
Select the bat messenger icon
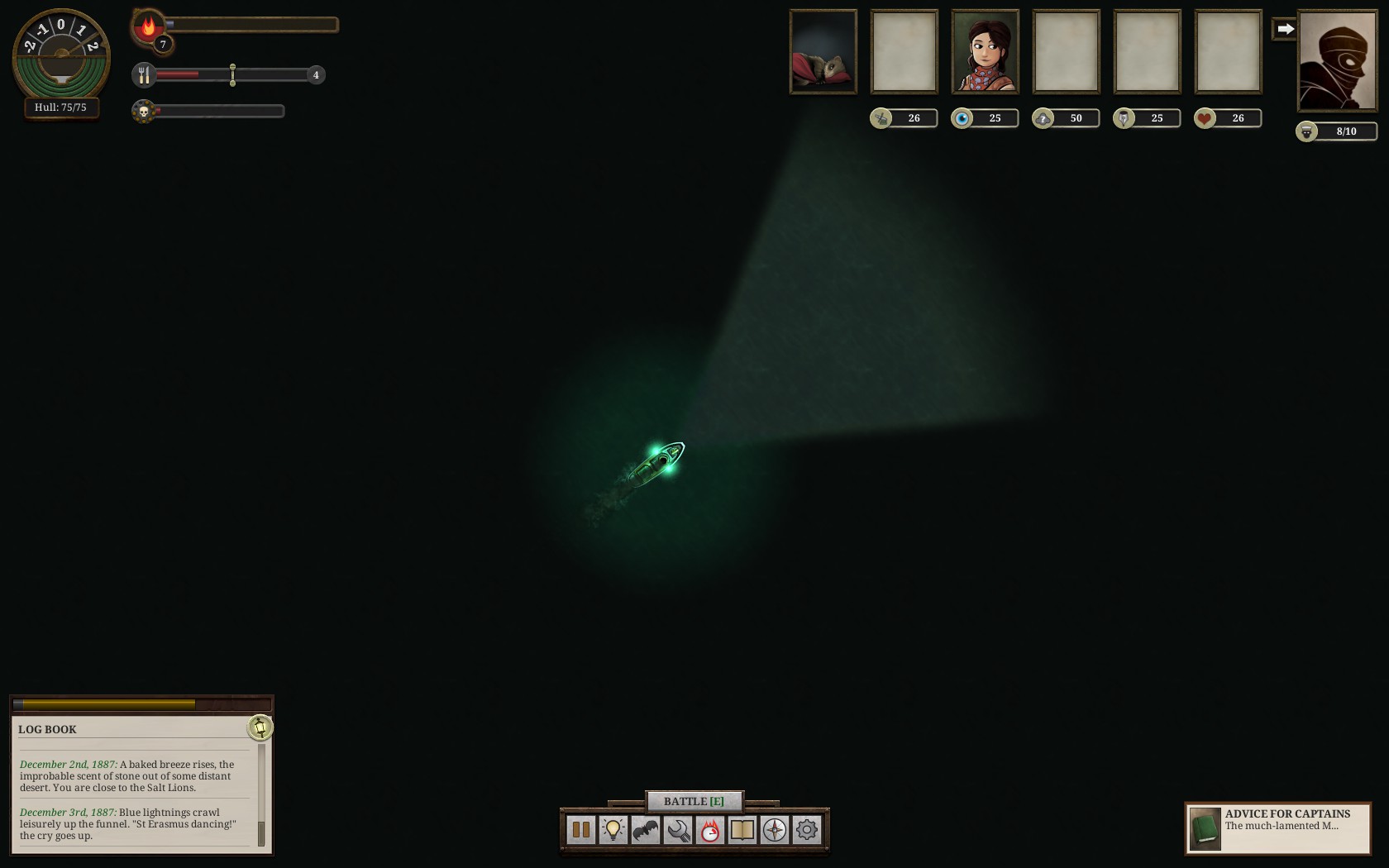645,830
